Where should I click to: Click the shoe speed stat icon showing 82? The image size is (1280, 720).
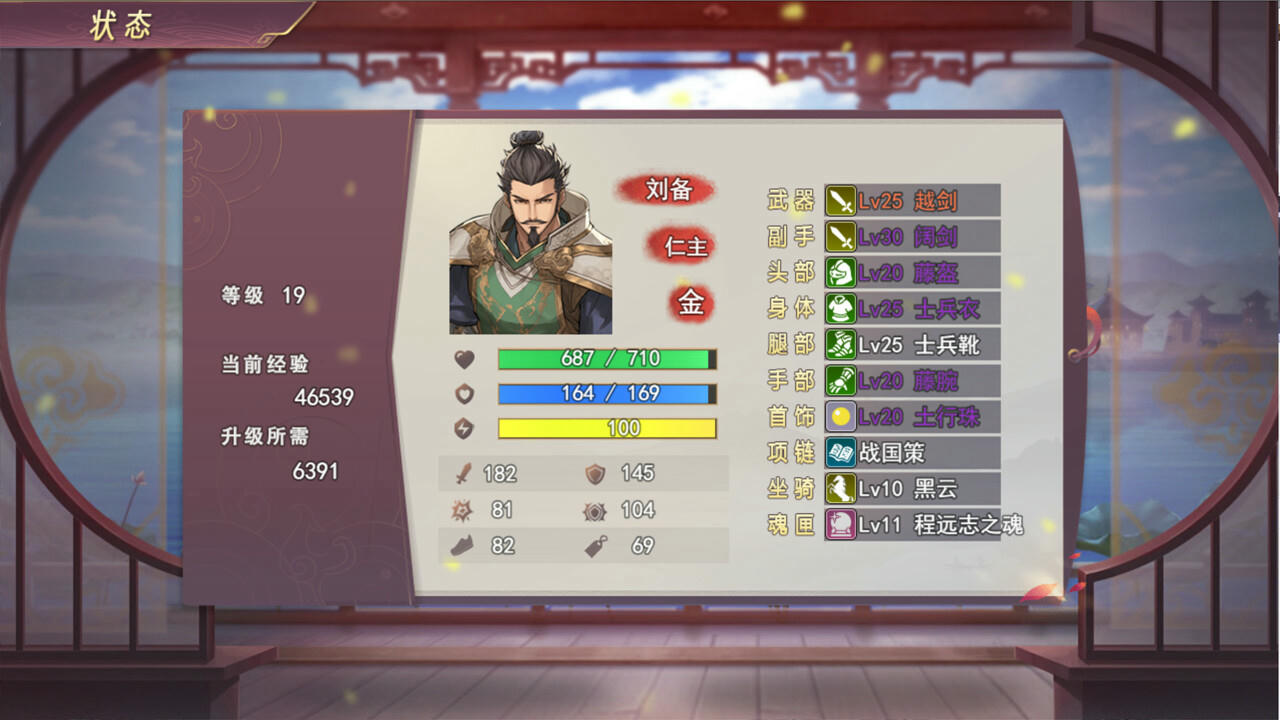click(459, 546)
